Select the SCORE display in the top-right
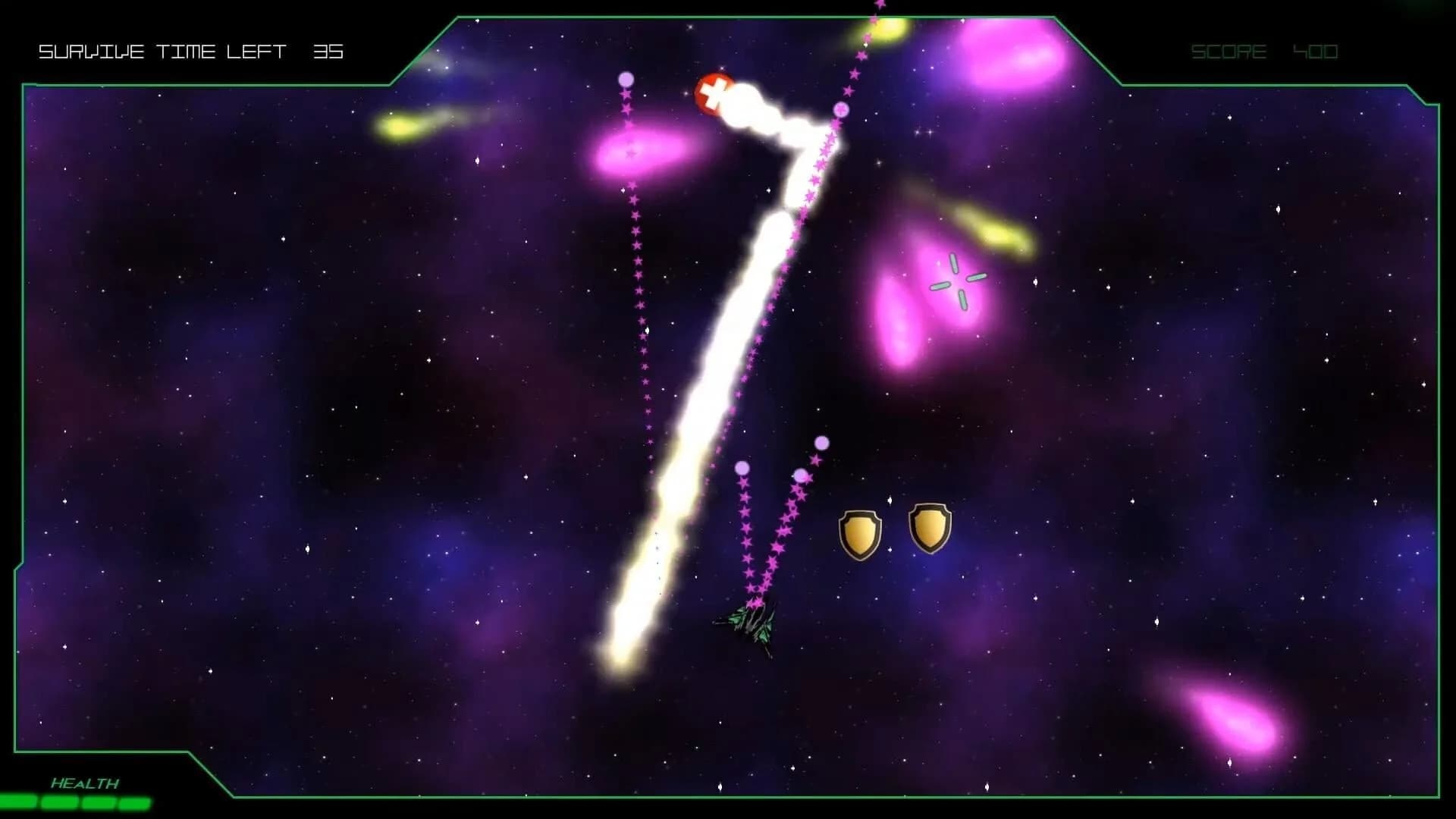 pos(1228,52)
